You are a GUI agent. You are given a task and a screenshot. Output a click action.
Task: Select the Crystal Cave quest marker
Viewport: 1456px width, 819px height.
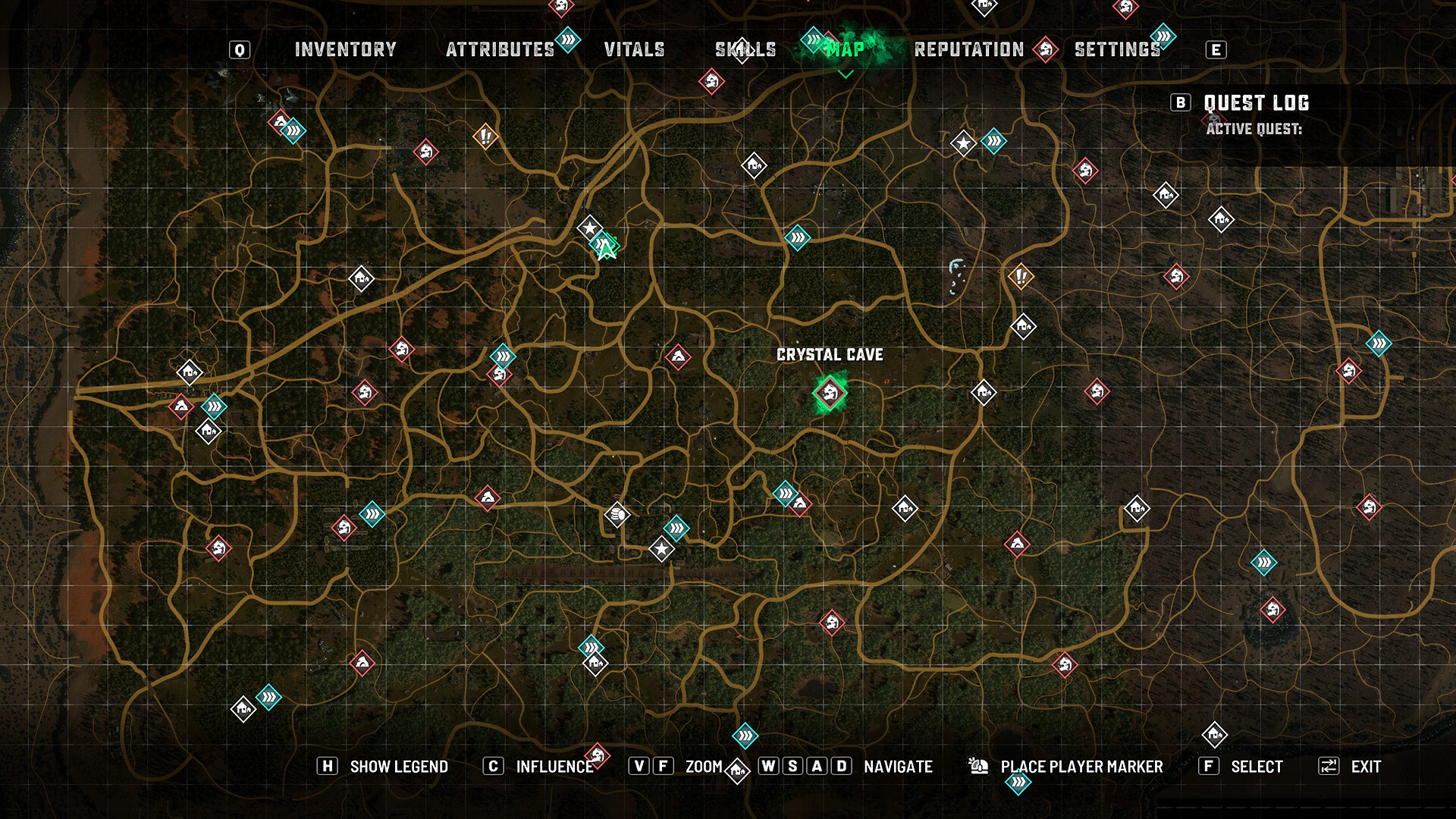[830, 392]
